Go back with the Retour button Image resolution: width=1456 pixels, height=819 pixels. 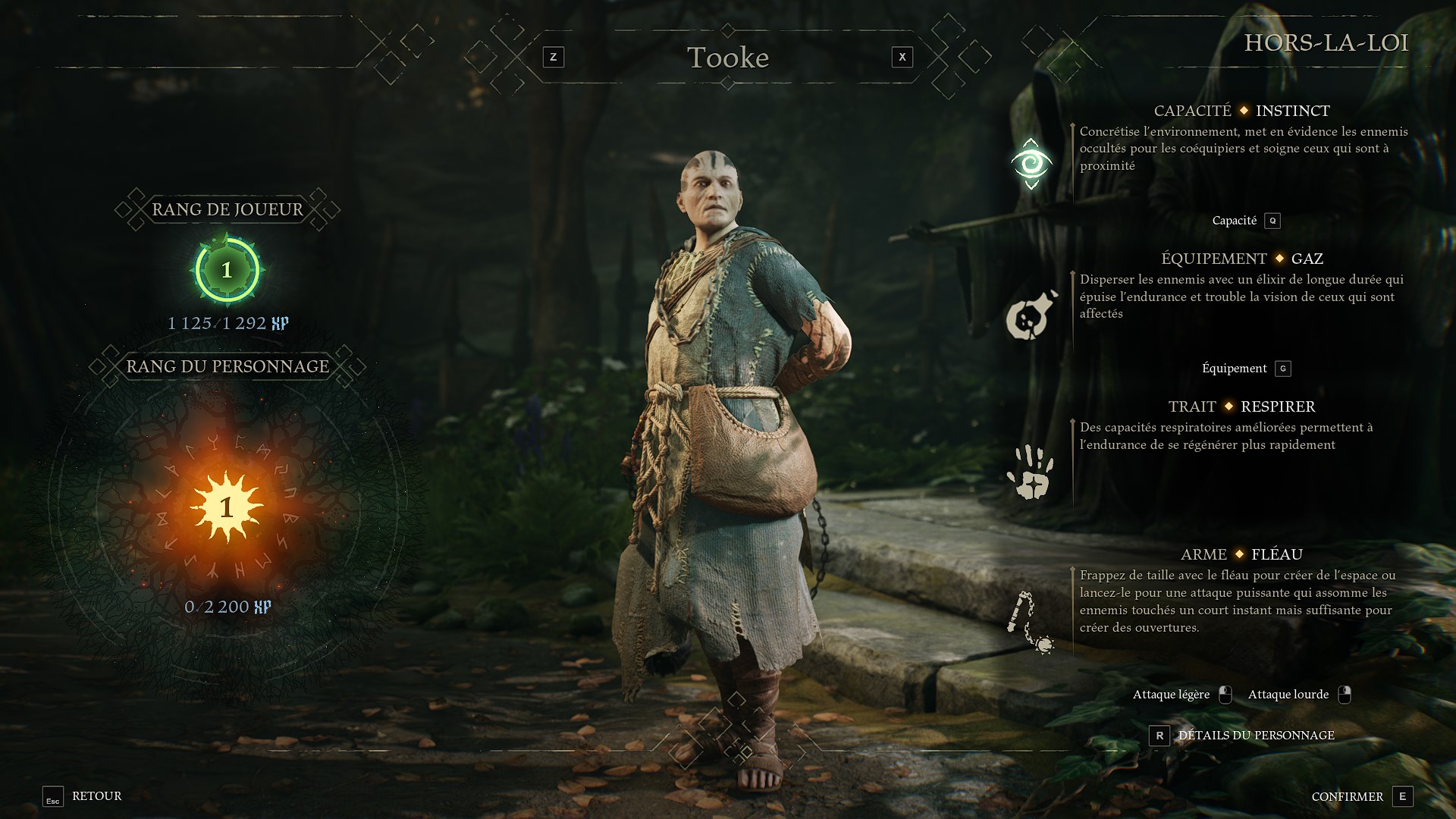(83, 796)
